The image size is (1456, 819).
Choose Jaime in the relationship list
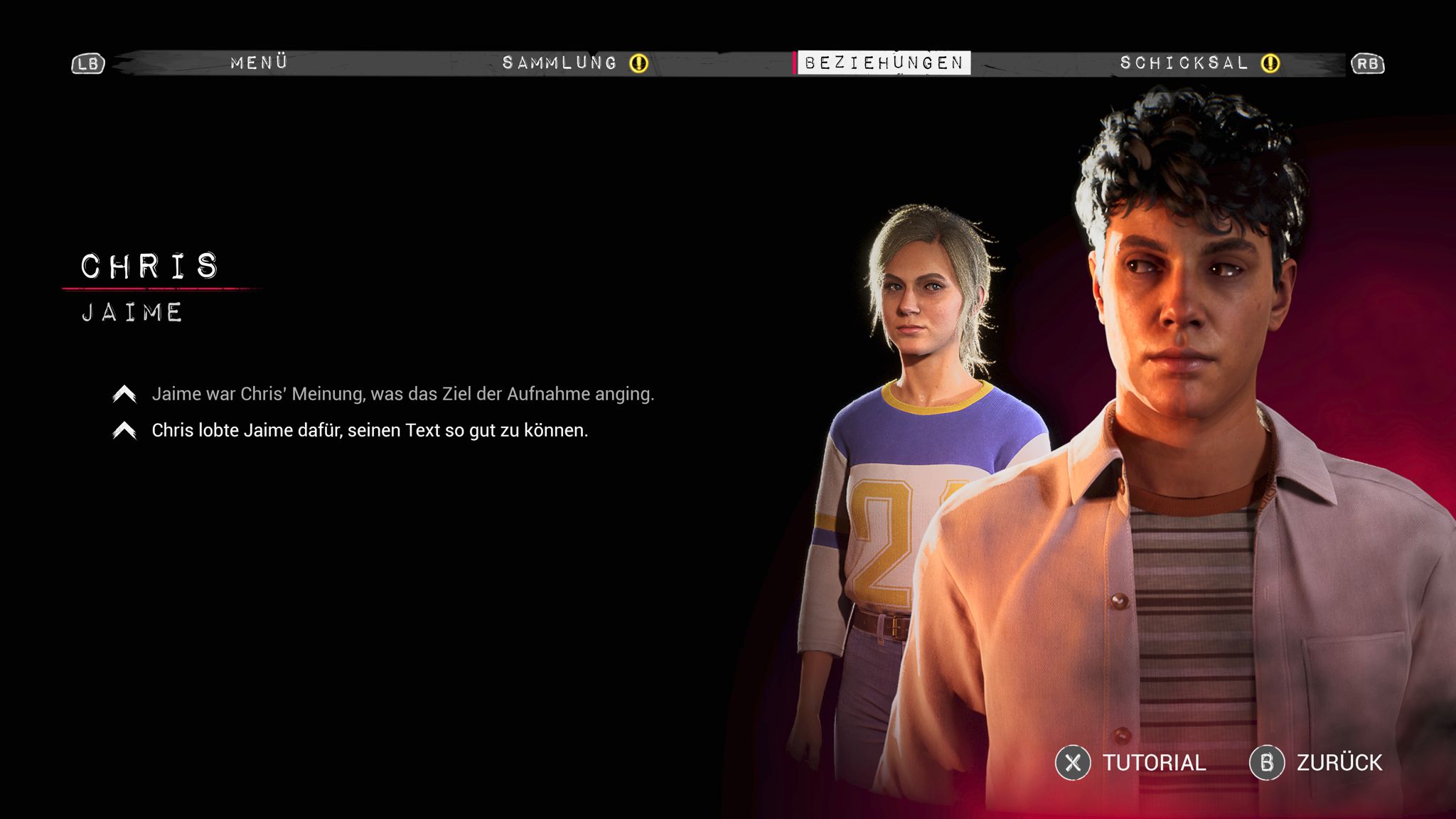point(133,313)
